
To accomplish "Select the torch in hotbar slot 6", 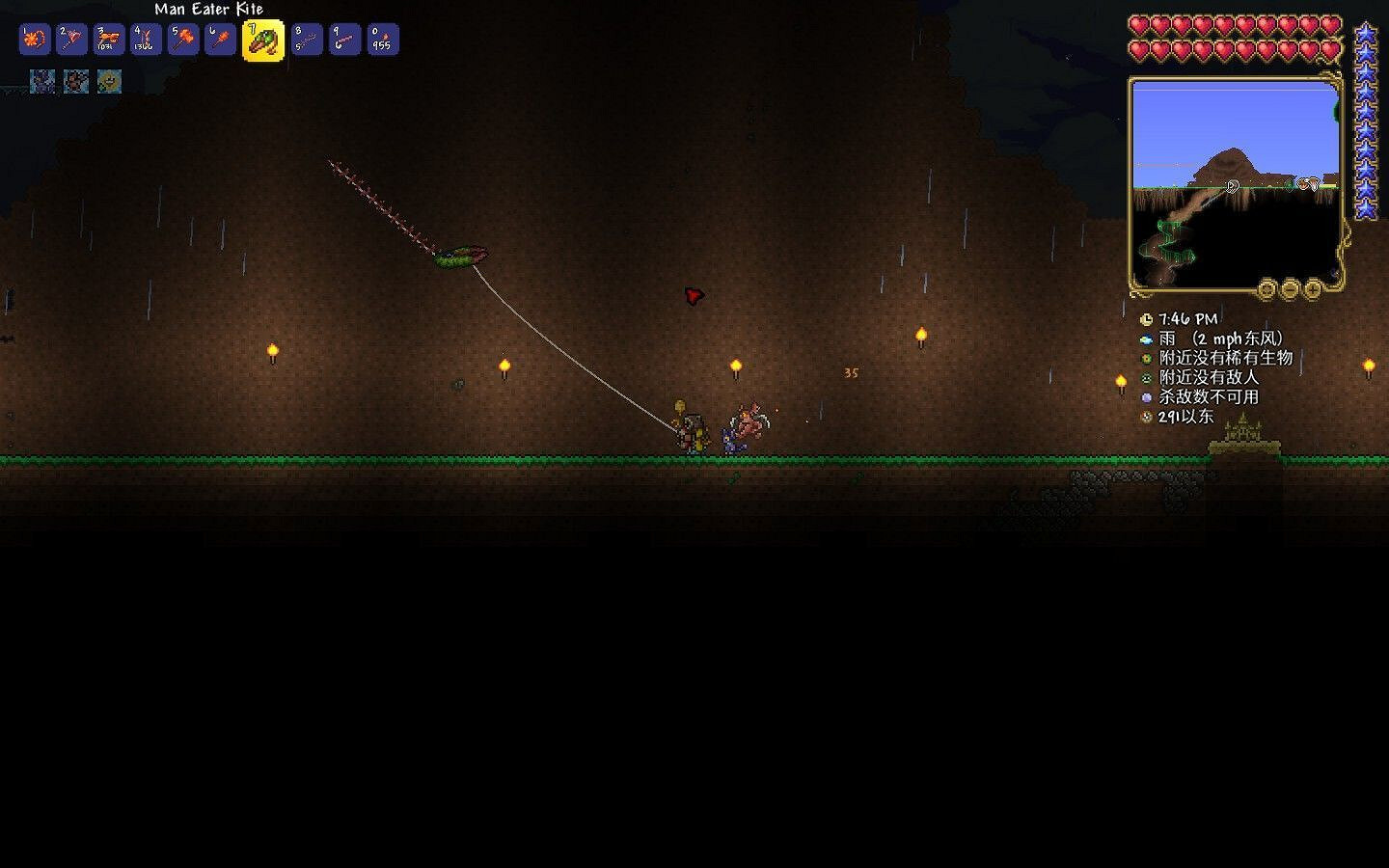I will coord(218,40).
